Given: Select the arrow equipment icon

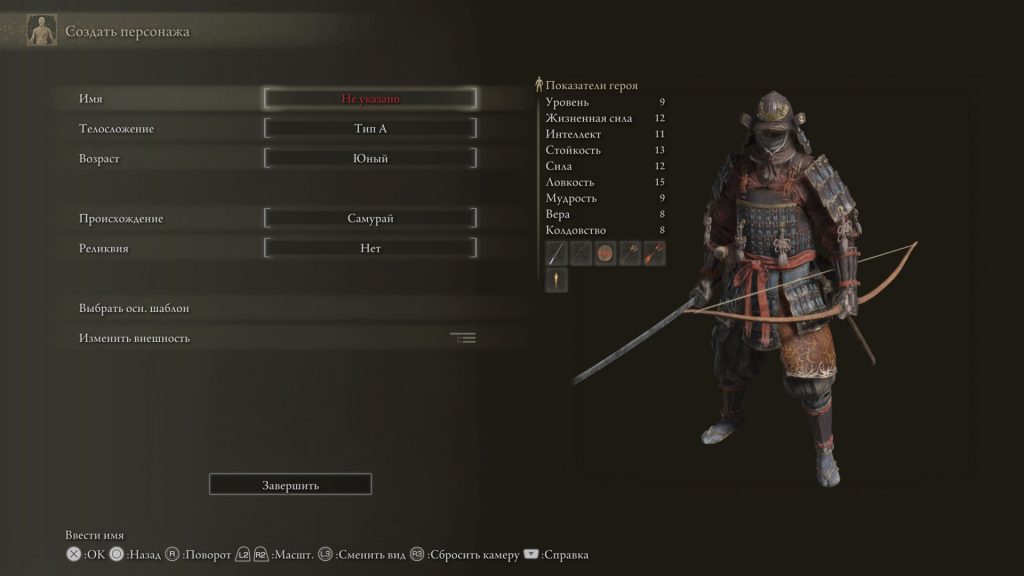Looking at the screenshot, I should click(x=630, y=253).
